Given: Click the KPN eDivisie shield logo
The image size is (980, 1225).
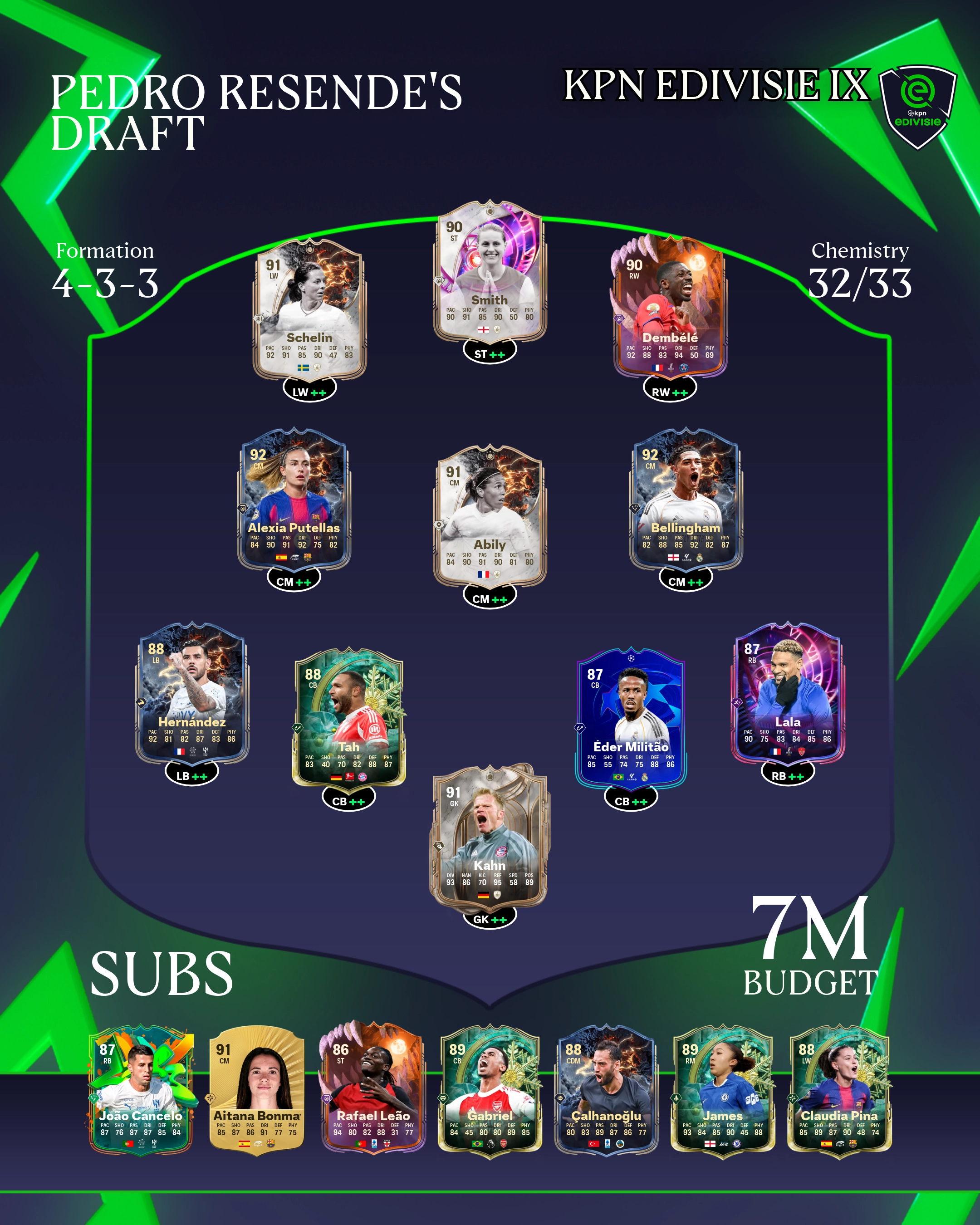Looking at the screenshot, I should pos(917,106).
